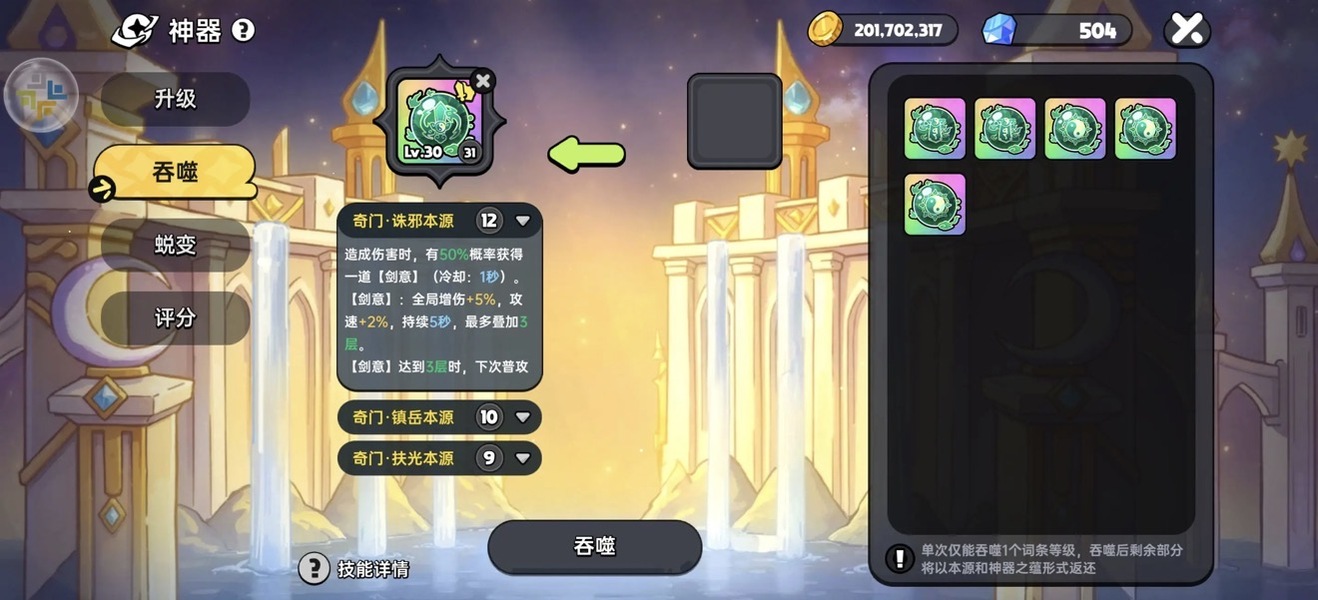
Task: Select the 吞噬 tab
Action: click(175, 172)
